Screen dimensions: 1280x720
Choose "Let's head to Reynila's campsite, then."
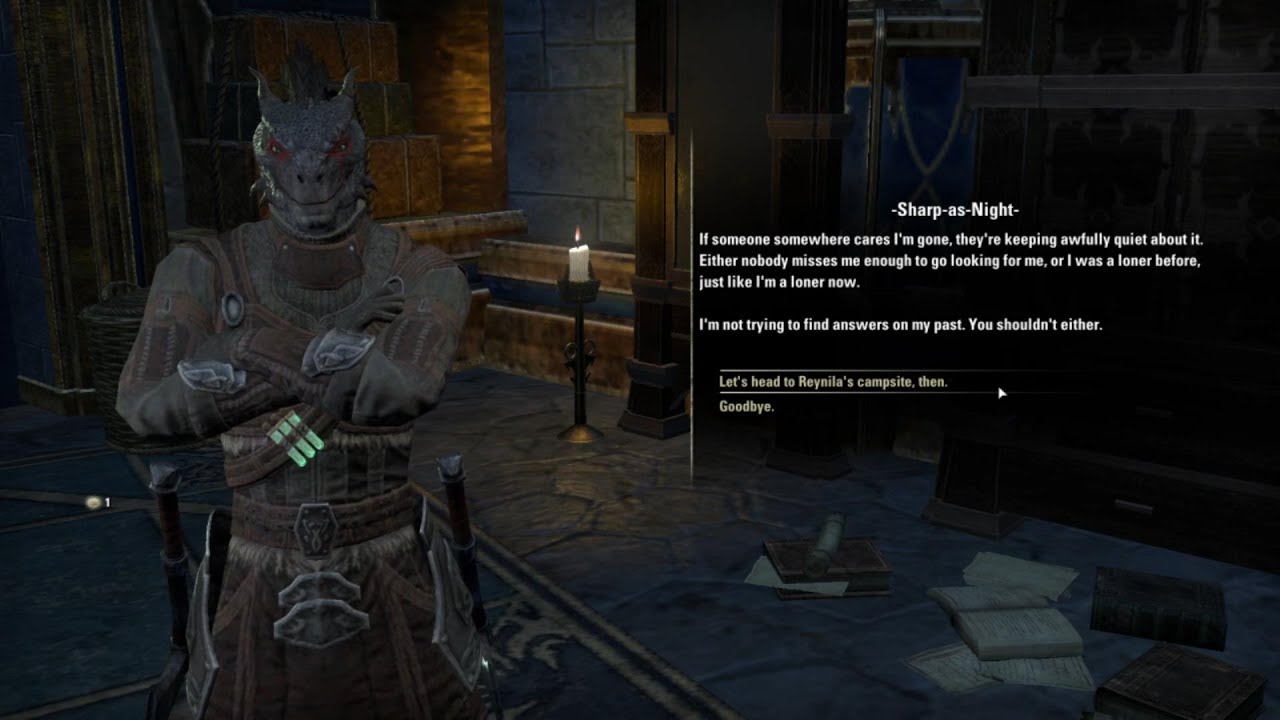(833, 382)
